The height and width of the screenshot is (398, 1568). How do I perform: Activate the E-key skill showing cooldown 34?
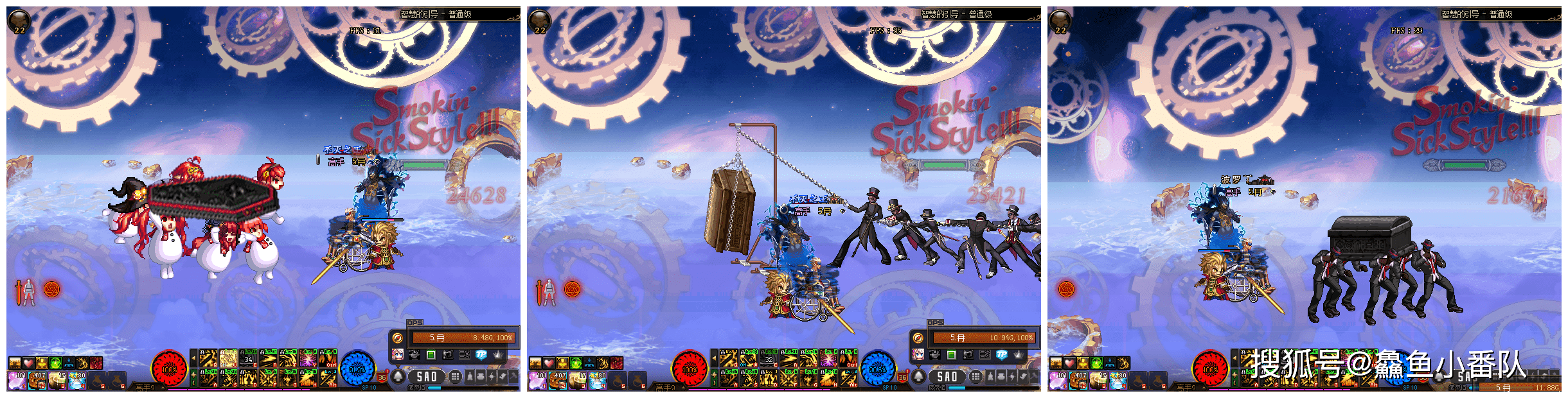pos(248,358)
